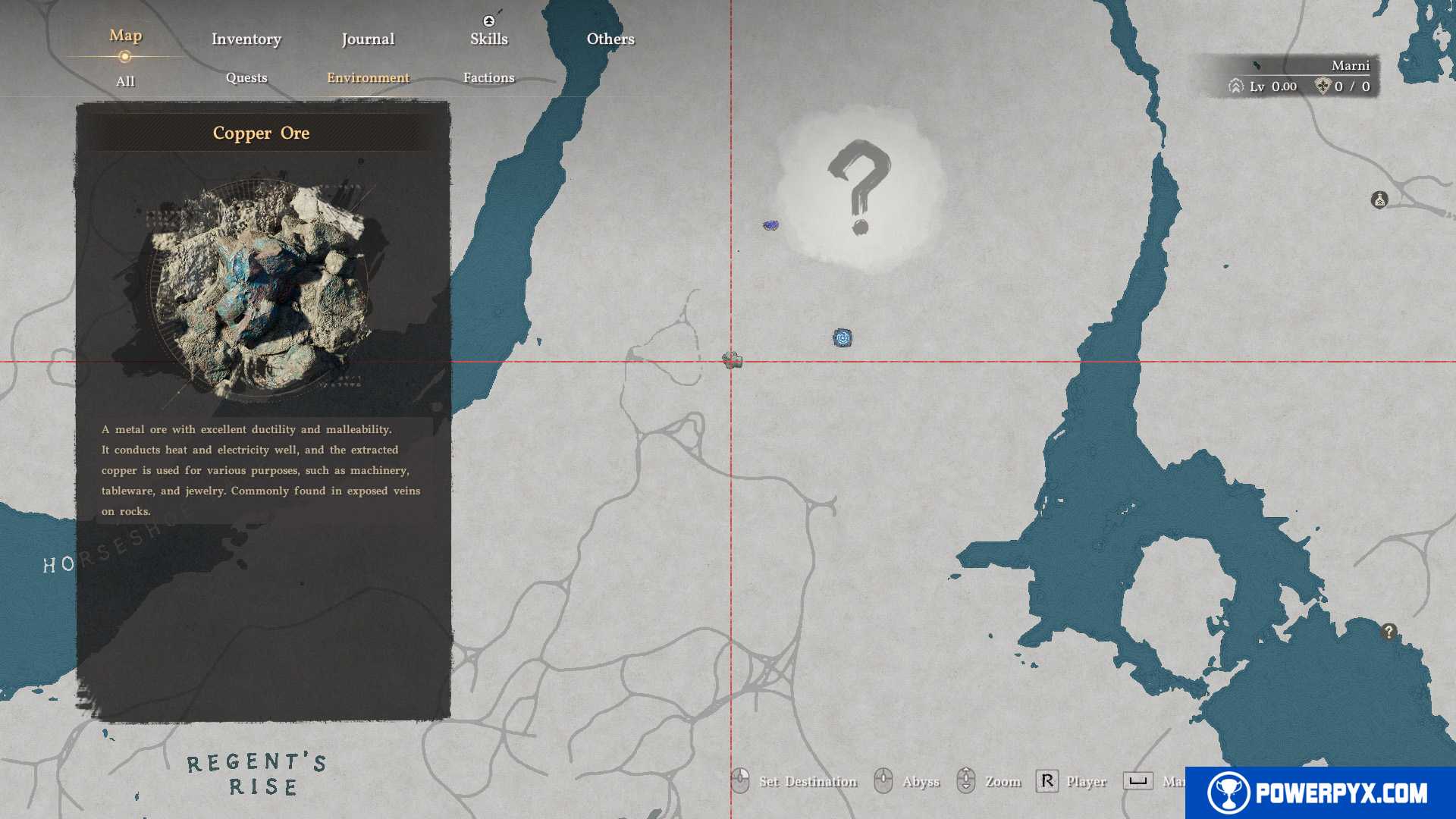The height and width of the screenshot is (819, 1456).
Task: Select the Others tab
Action: [x=610, y=39]
